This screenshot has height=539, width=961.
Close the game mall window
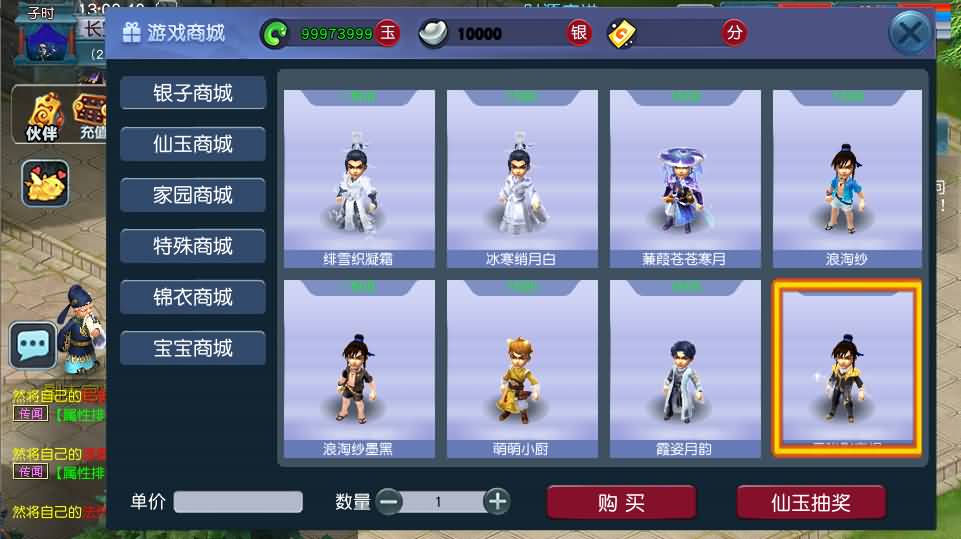pyautogui.click(x=910, y=34)
